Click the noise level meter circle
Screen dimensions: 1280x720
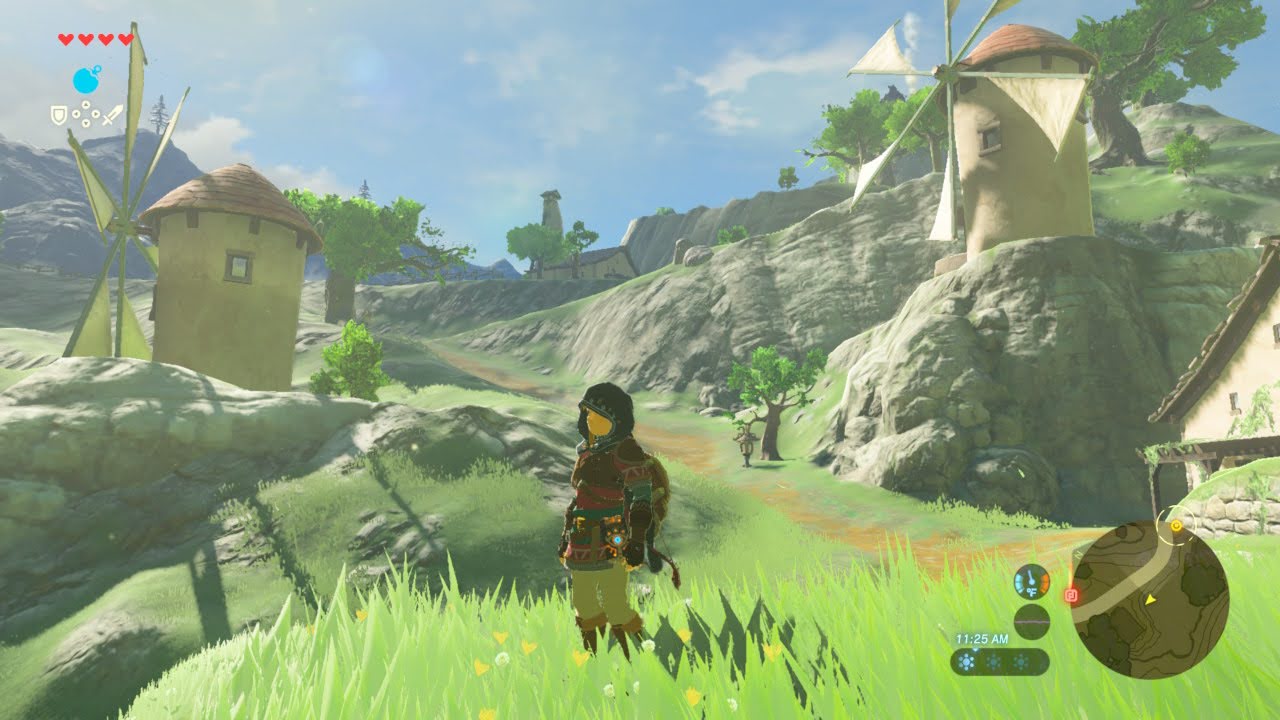pos(1031,621)
